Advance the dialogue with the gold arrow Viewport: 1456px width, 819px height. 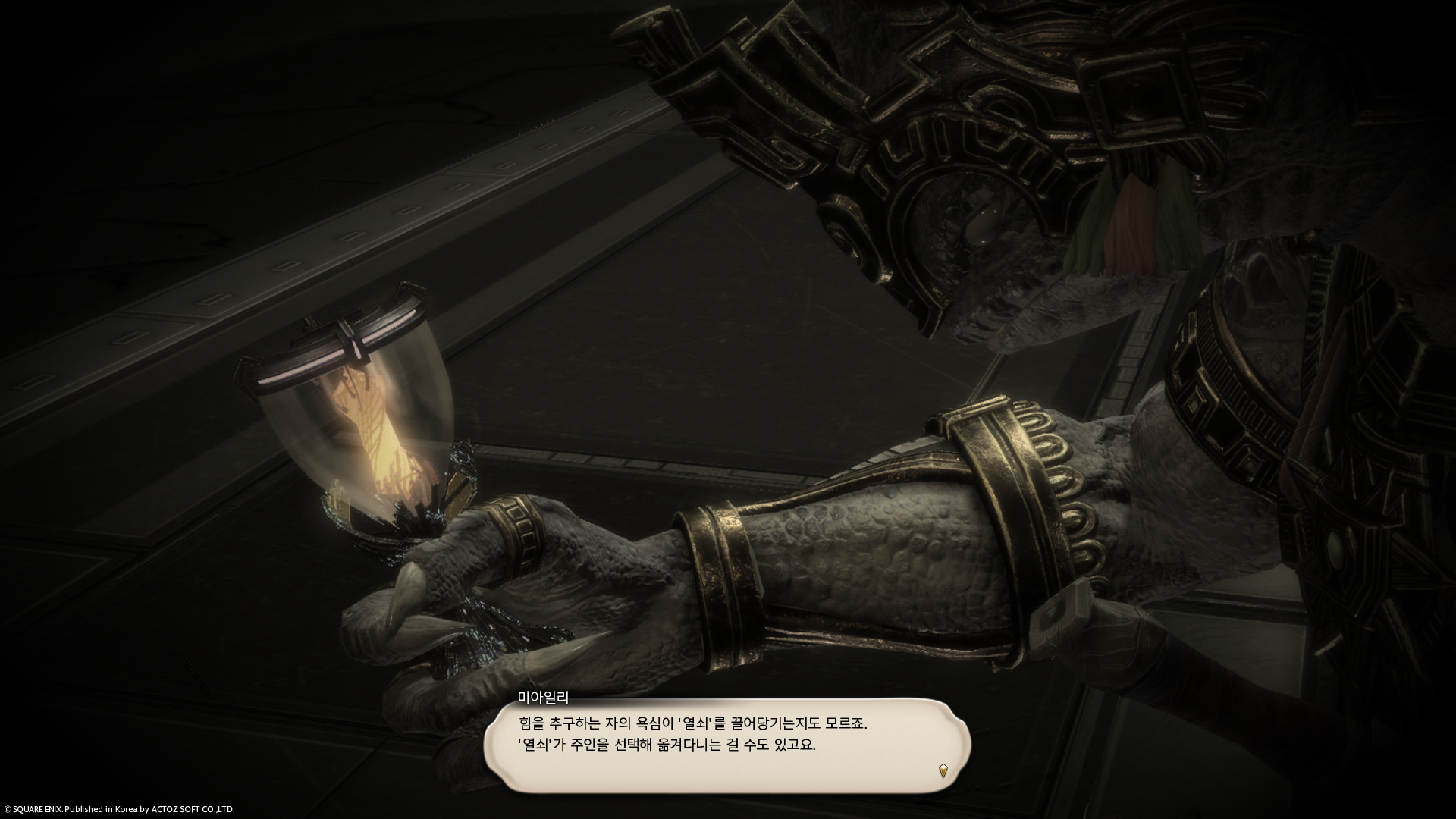tap(943, 770)
